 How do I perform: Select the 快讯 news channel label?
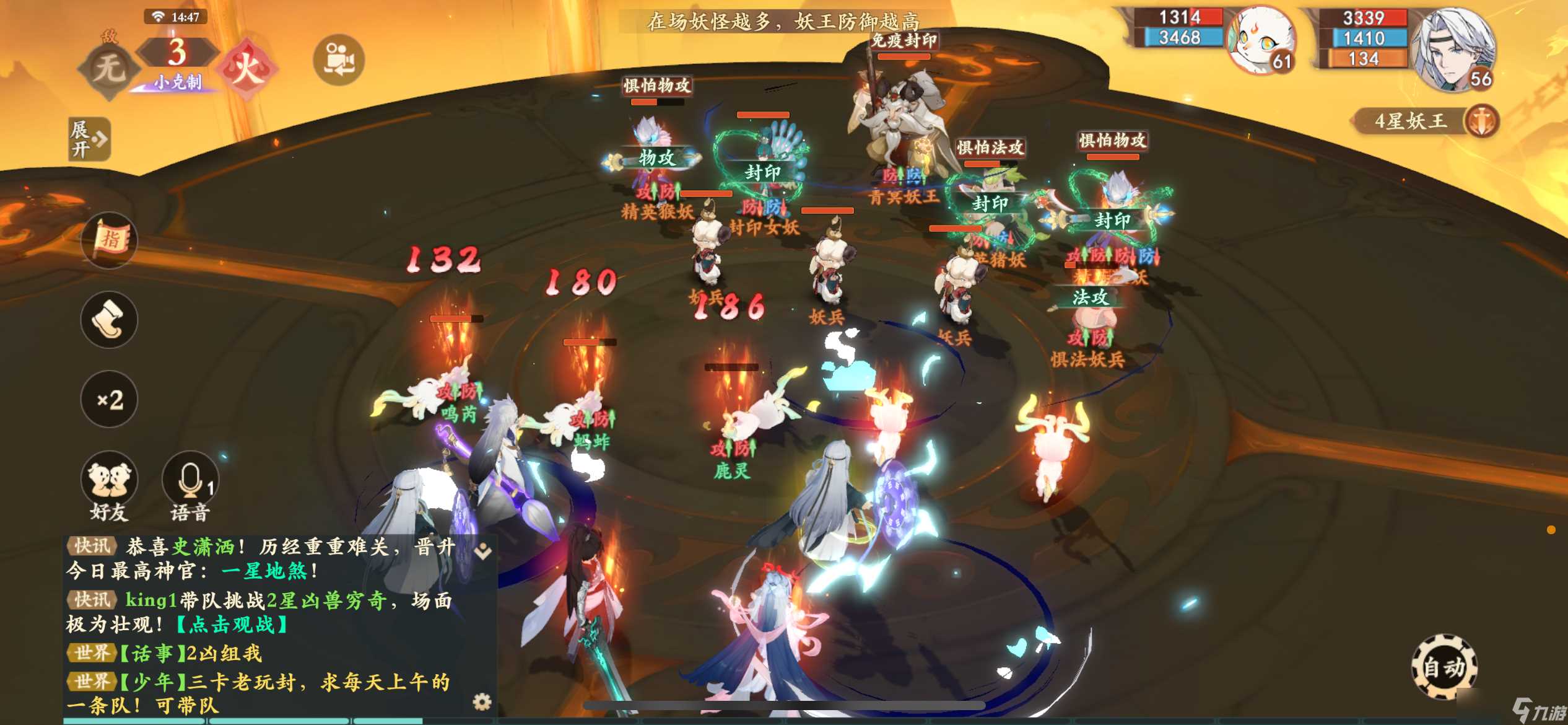point(92,547)
